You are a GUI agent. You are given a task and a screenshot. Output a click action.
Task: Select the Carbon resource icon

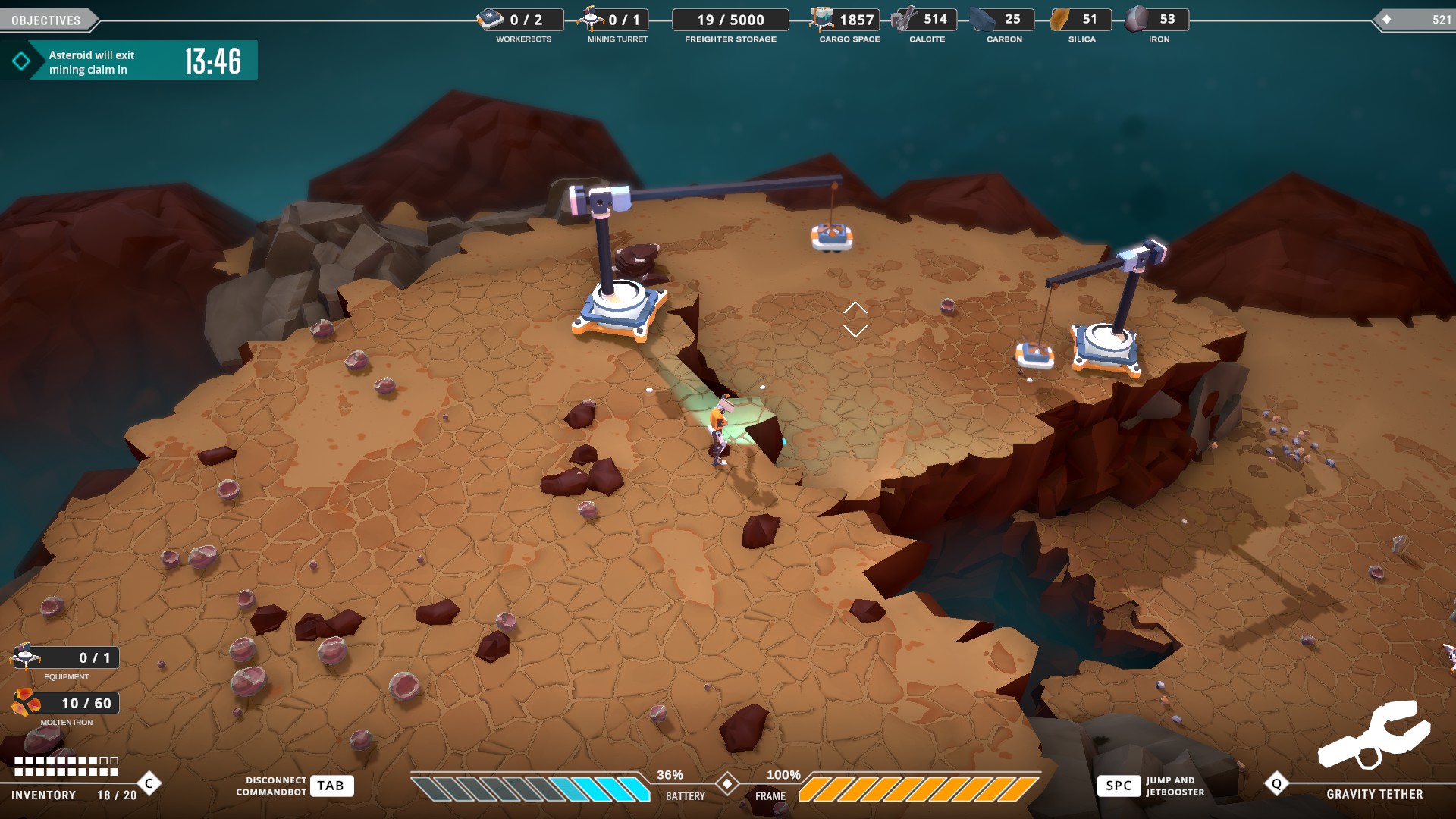983,19
